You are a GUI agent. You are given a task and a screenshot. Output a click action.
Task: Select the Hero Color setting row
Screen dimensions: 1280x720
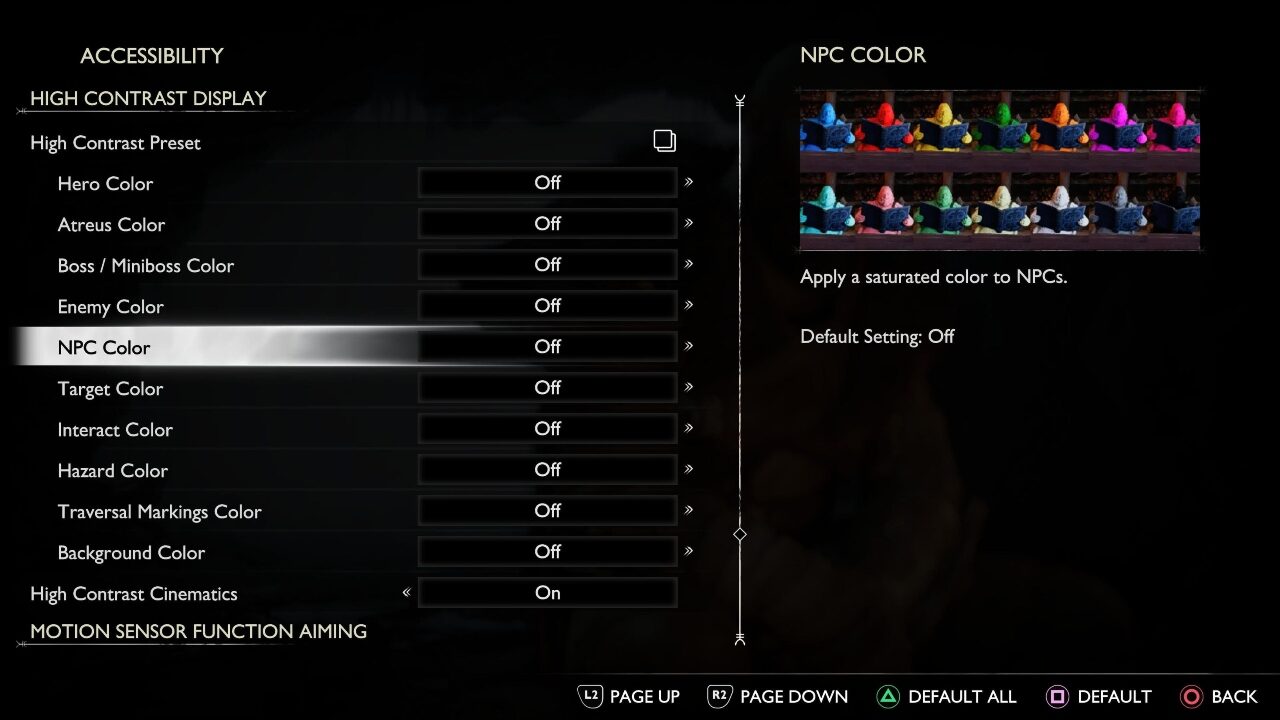(105, 184)
